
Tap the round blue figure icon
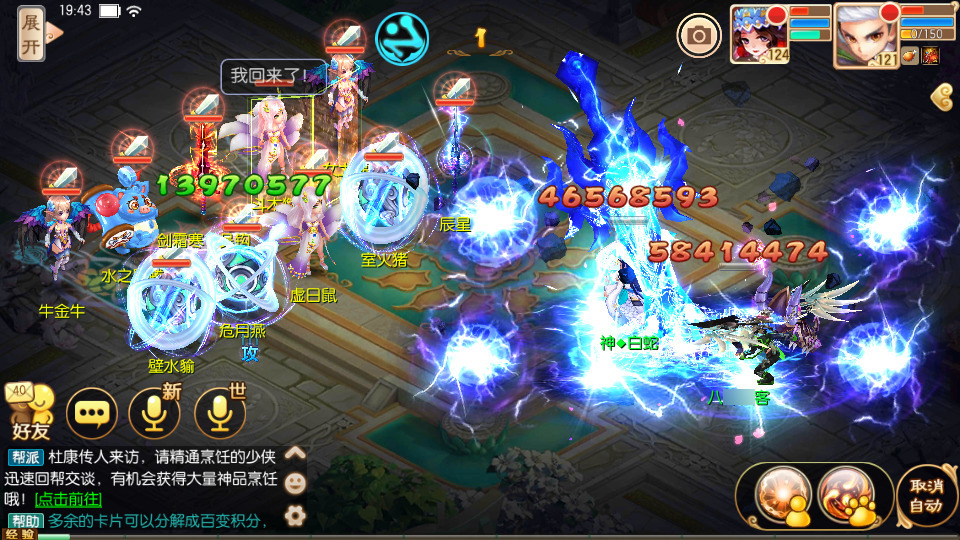[x=402, y=38]
